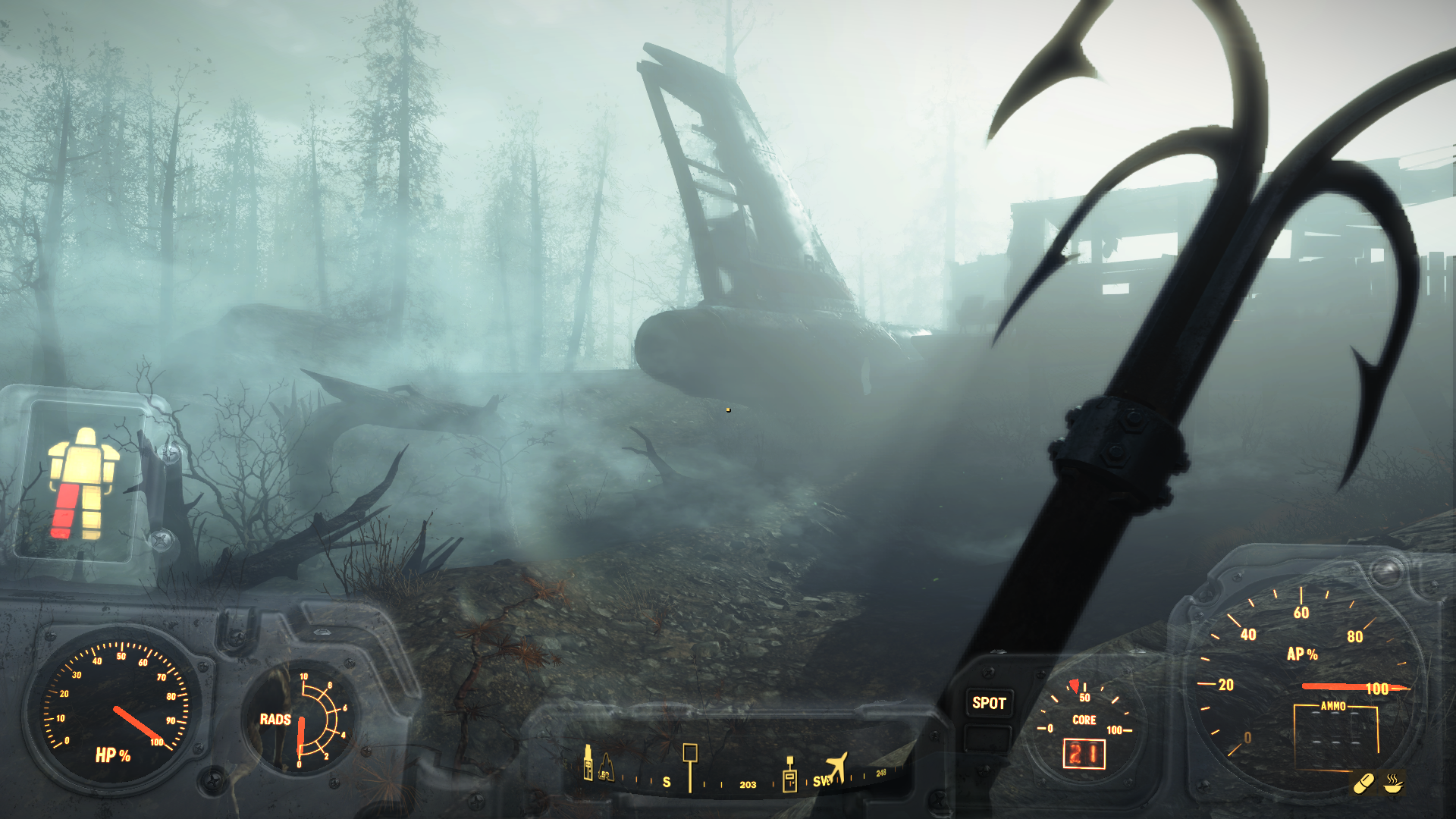This screenshot has height=819, width=1456.
Task: Click the SPOT indicator light
Action: pos(989,703)
